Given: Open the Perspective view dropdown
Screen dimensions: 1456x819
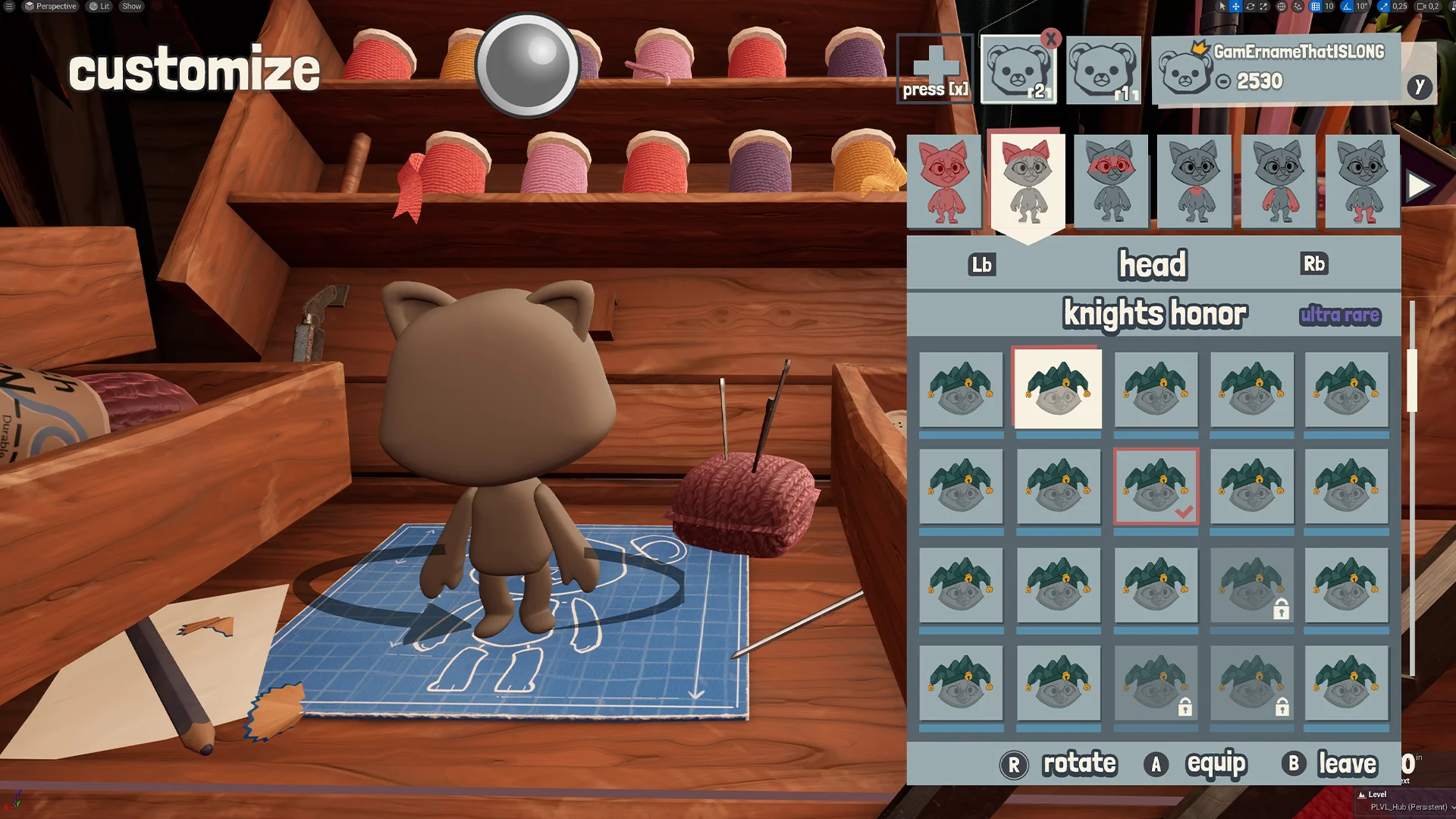Looking at the screenshot, I should (52, 6).
